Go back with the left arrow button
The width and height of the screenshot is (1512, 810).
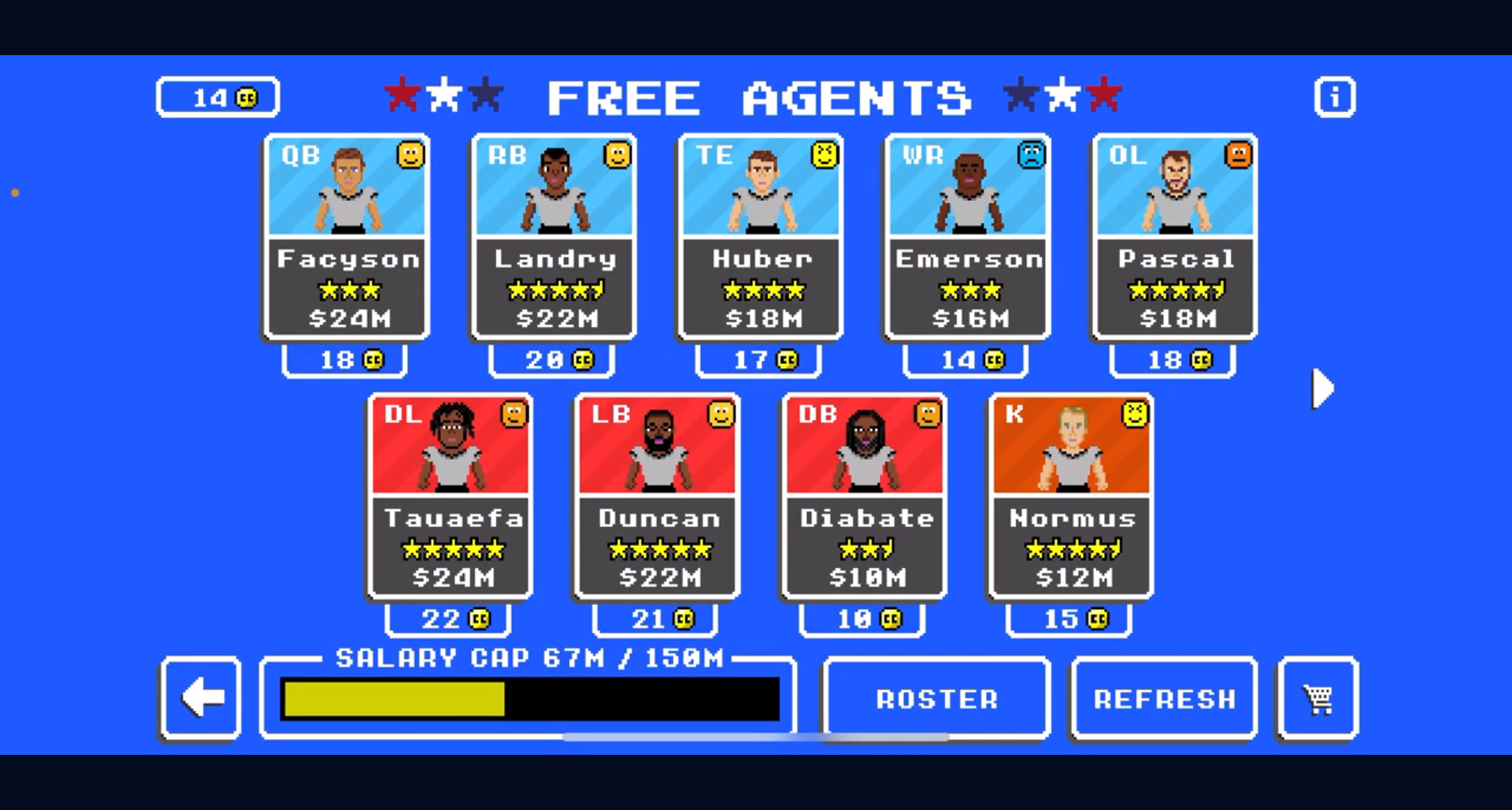coord(201,698)
